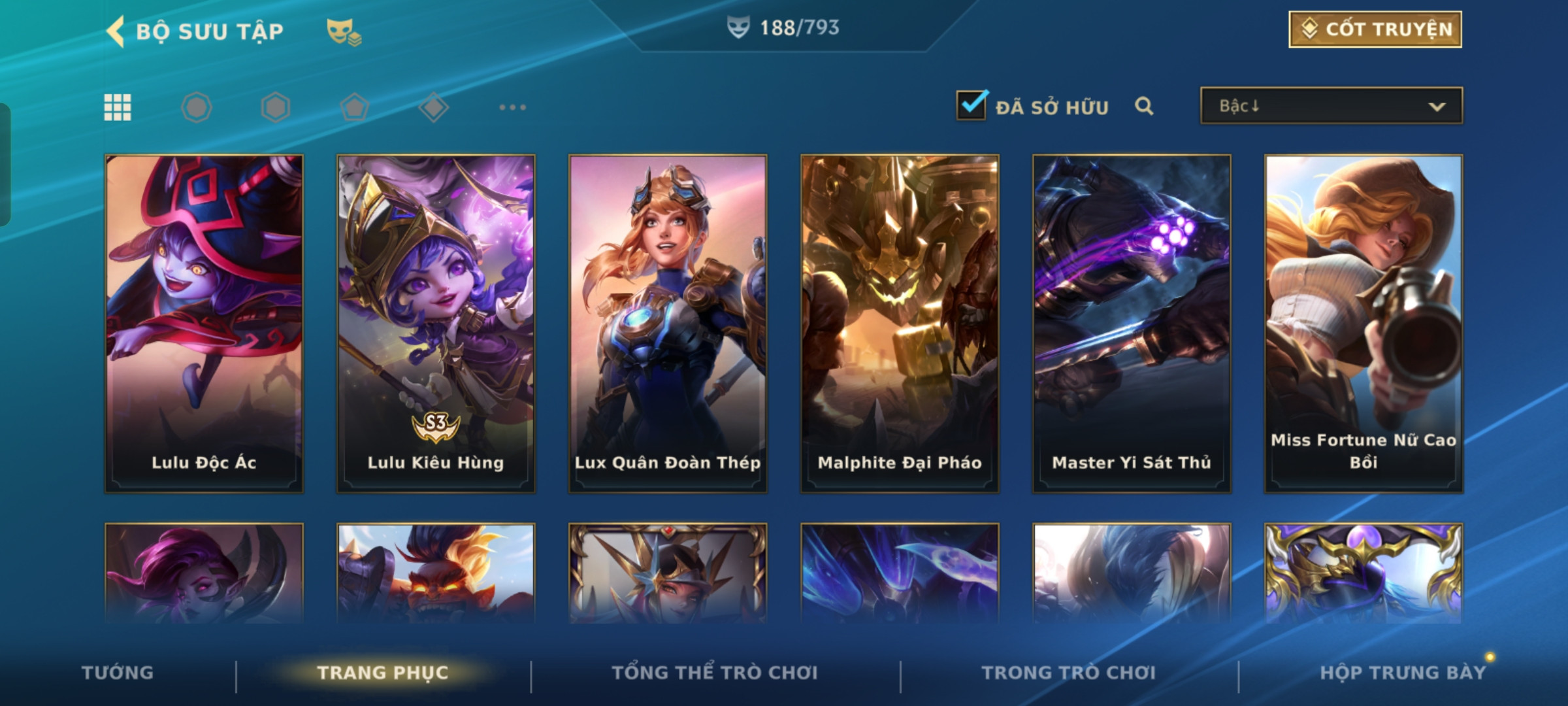1568x706 pixels.
Task: Switch to the Tướng tab
Action: (118, 673)
